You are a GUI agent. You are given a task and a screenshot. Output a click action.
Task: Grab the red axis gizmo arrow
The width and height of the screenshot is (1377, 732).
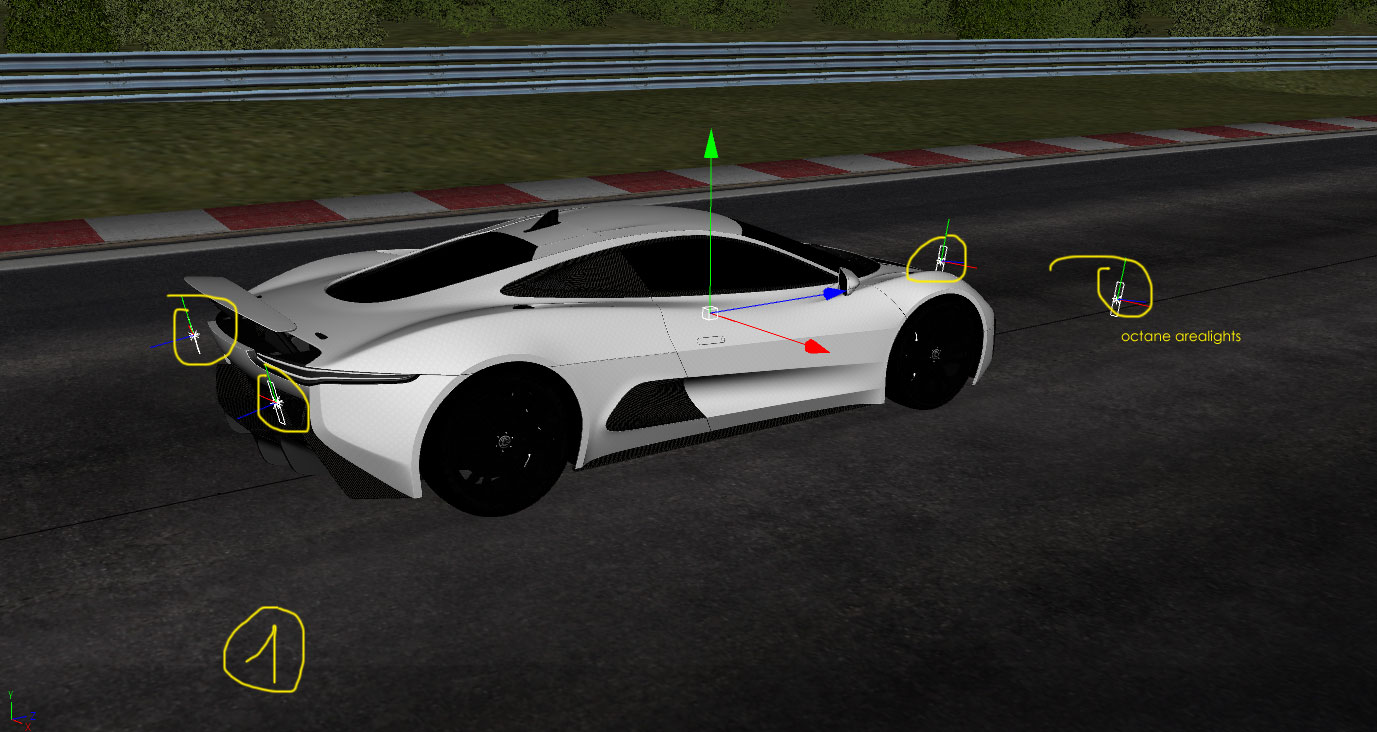816,346
